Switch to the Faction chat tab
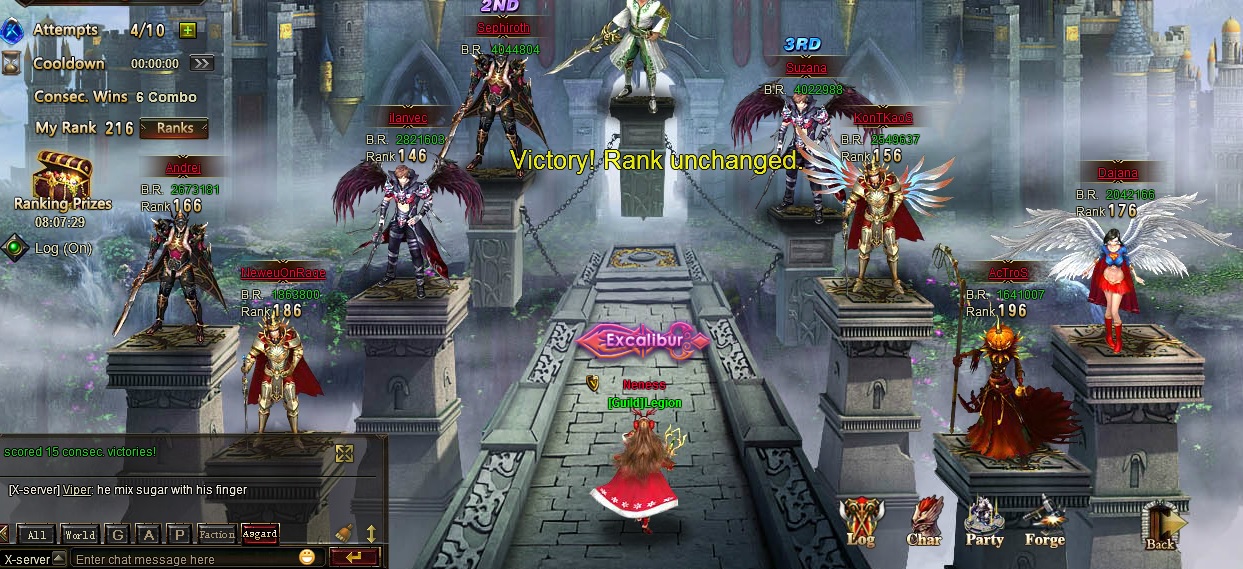Screen dimensions: 1243x569 [x=217, y=535]
